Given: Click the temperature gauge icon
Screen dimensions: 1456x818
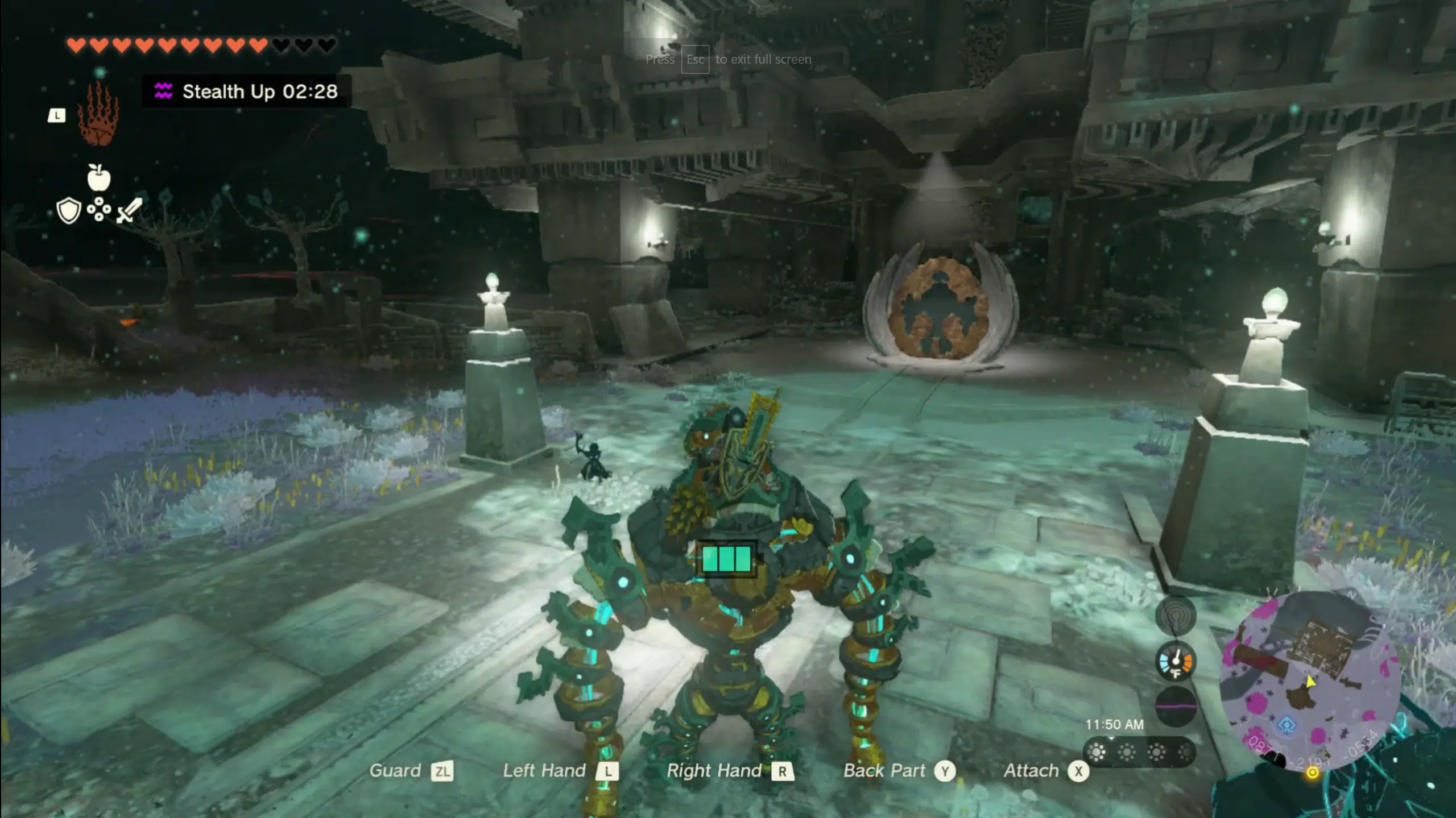Looking at the screenshot, I should [1175, 662].
